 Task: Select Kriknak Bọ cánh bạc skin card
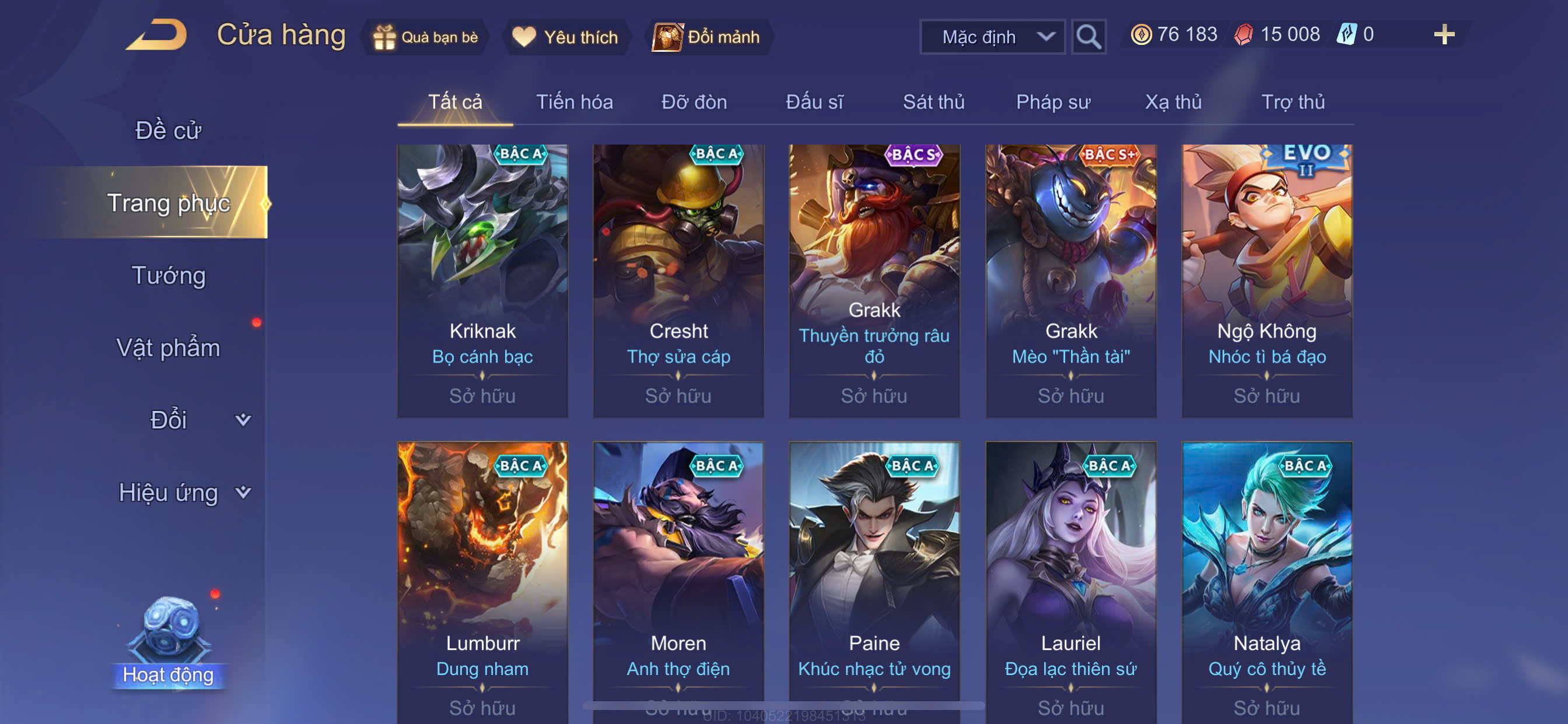(x=482, y=280)
